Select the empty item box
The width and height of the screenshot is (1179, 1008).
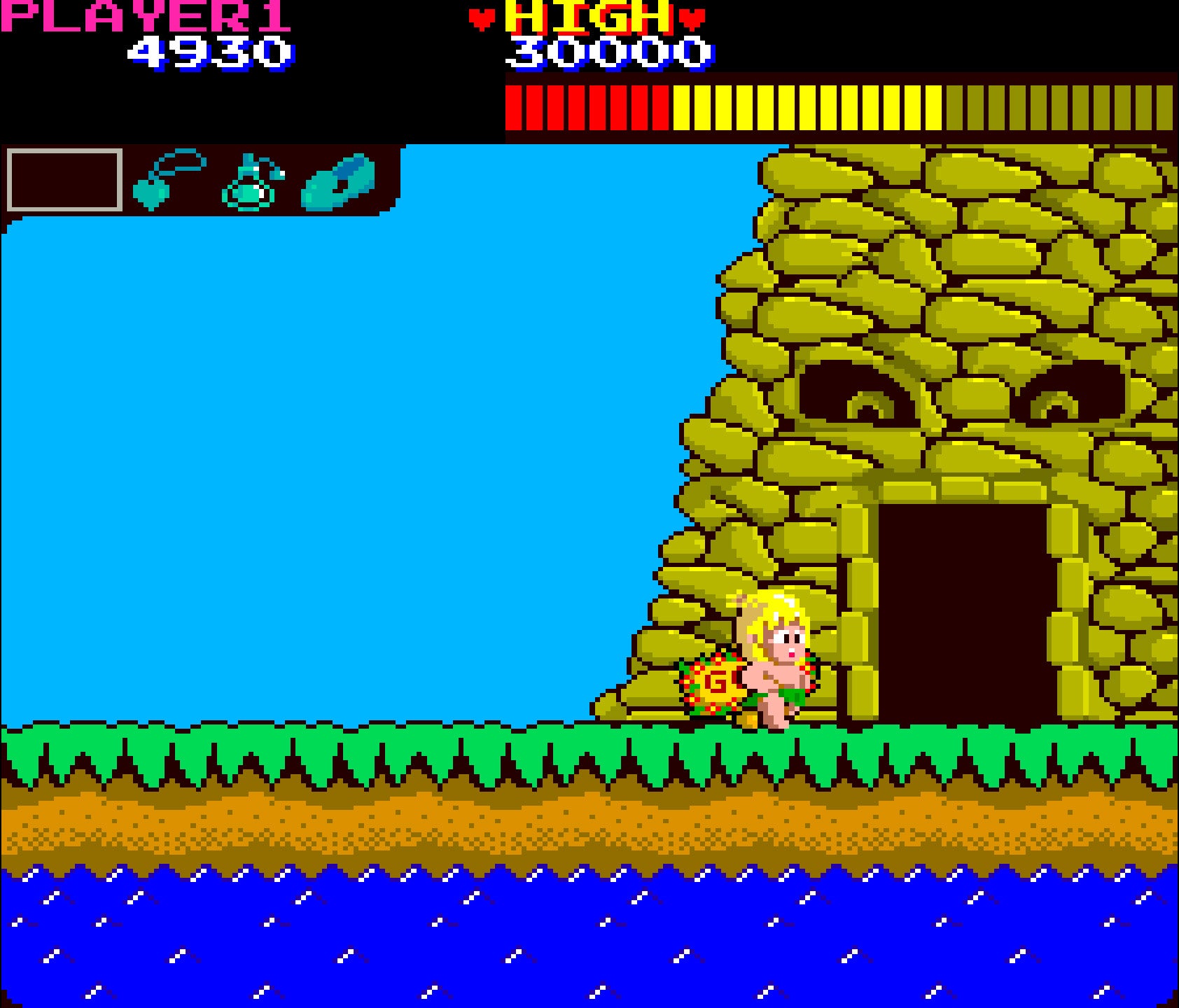[x=64, y=180]
